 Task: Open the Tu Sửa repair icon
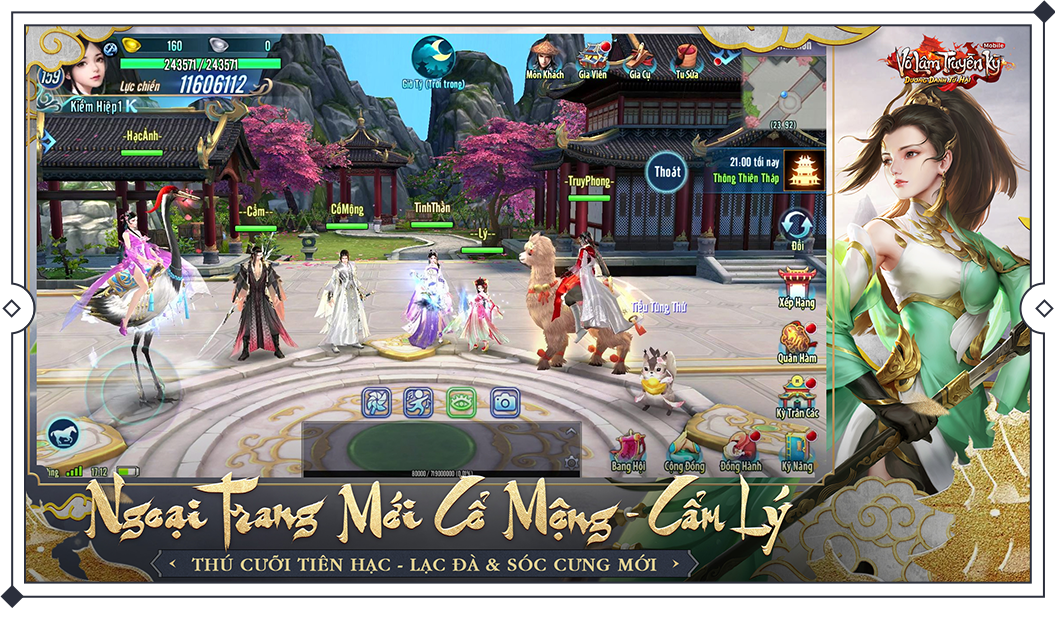[687, 56]
